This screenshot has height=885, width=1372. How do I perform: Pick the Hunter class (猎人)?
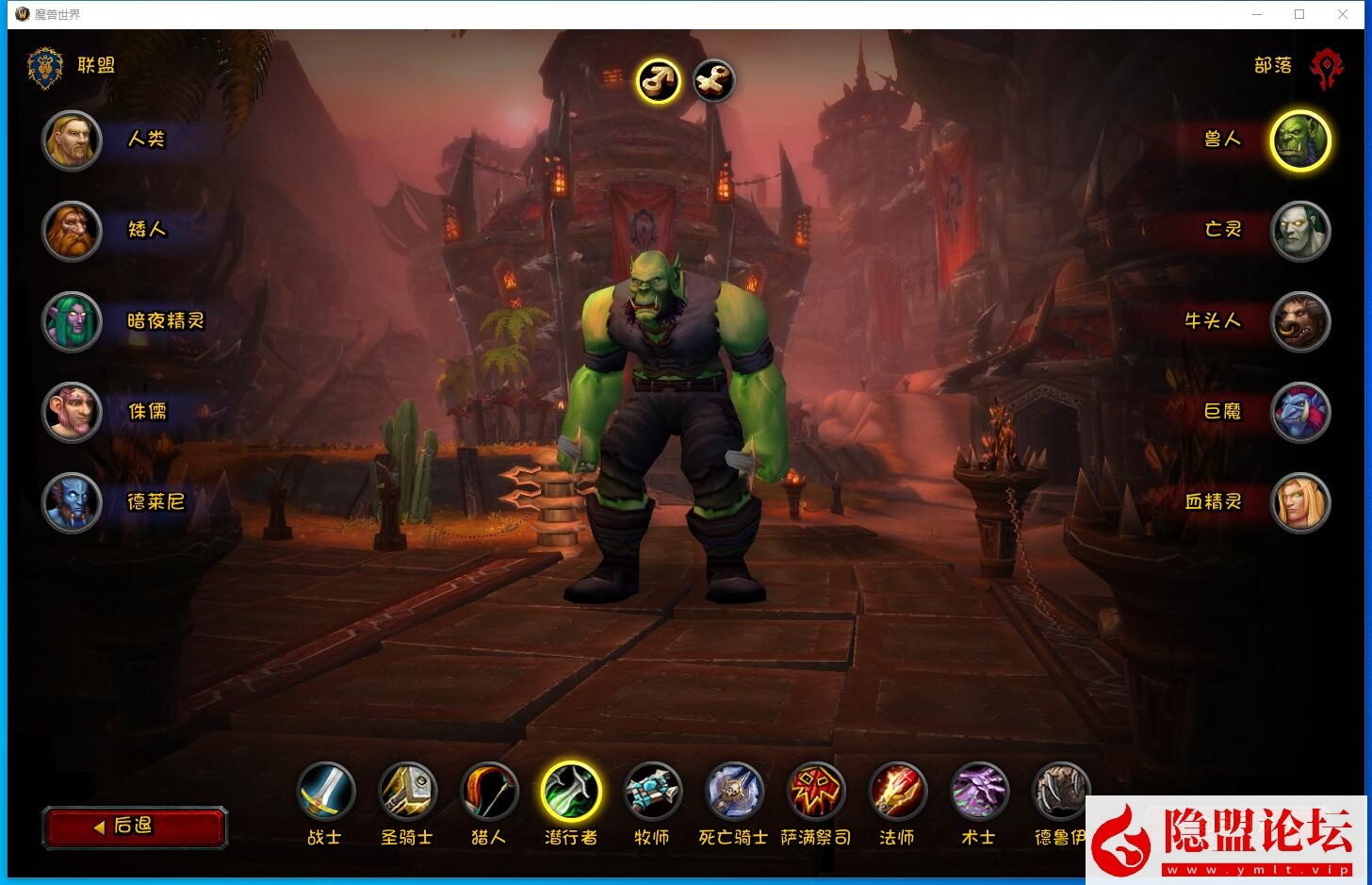[489, 792]
